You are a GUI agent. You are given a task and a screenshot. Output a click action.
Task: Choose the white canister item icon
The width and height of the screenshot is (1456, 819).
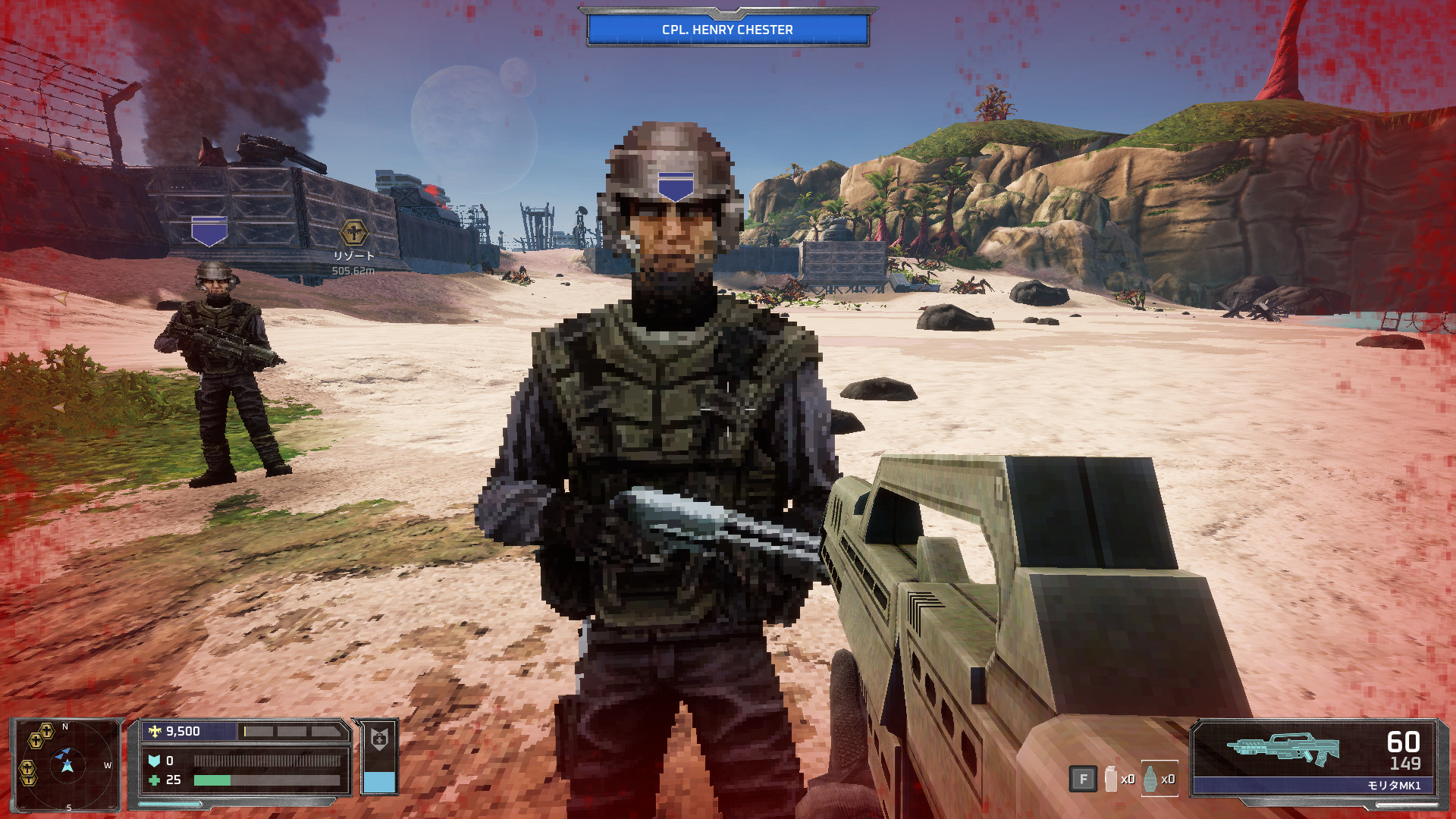click(1111, 779)
